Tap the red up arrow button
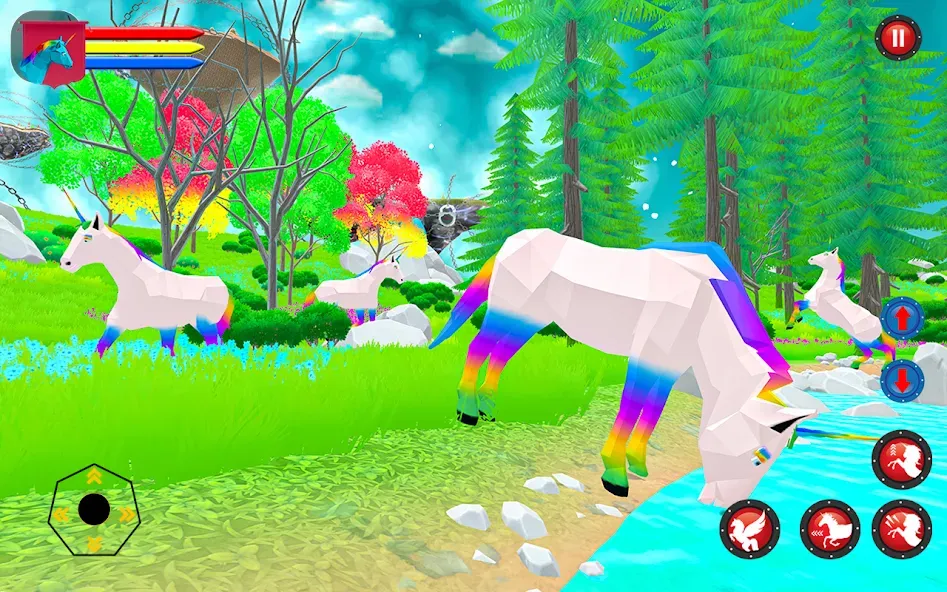947x592 pixels. [901, 319]
